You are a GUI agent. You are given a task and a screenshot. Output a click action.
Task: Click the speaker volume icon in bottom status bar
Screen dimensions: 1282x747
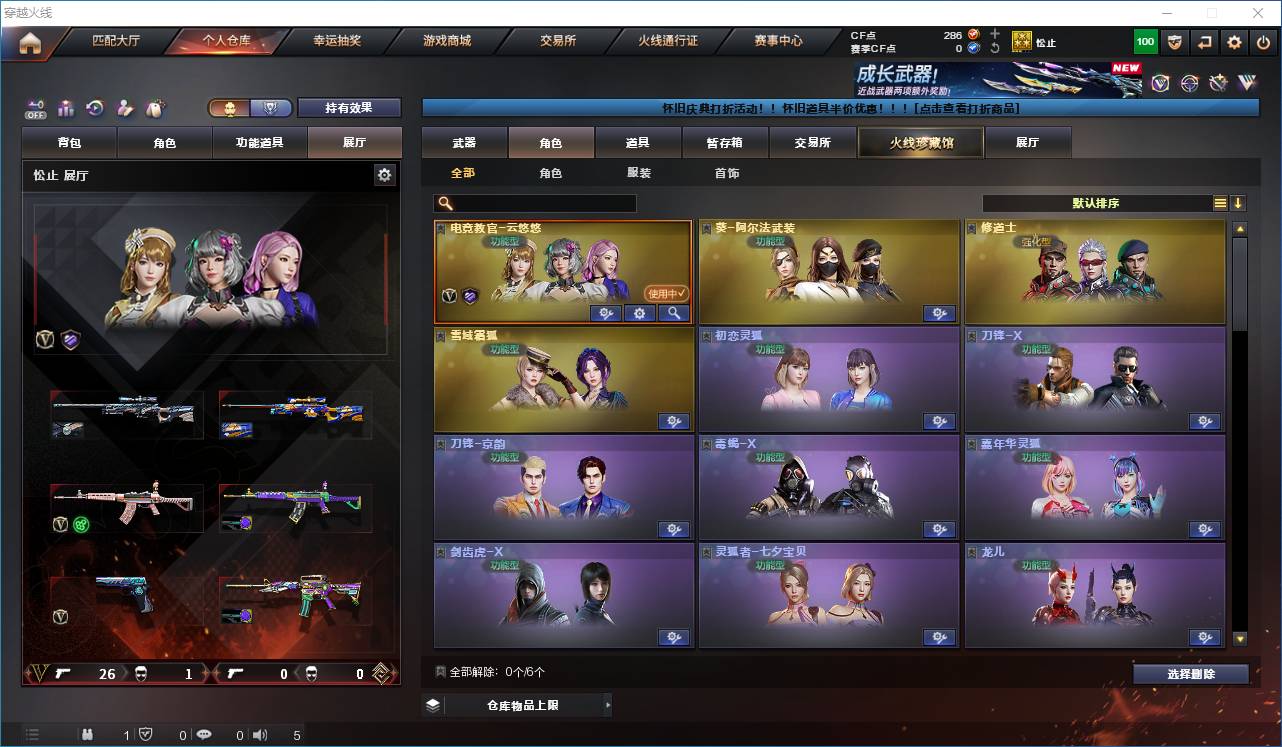click(260, 735)
